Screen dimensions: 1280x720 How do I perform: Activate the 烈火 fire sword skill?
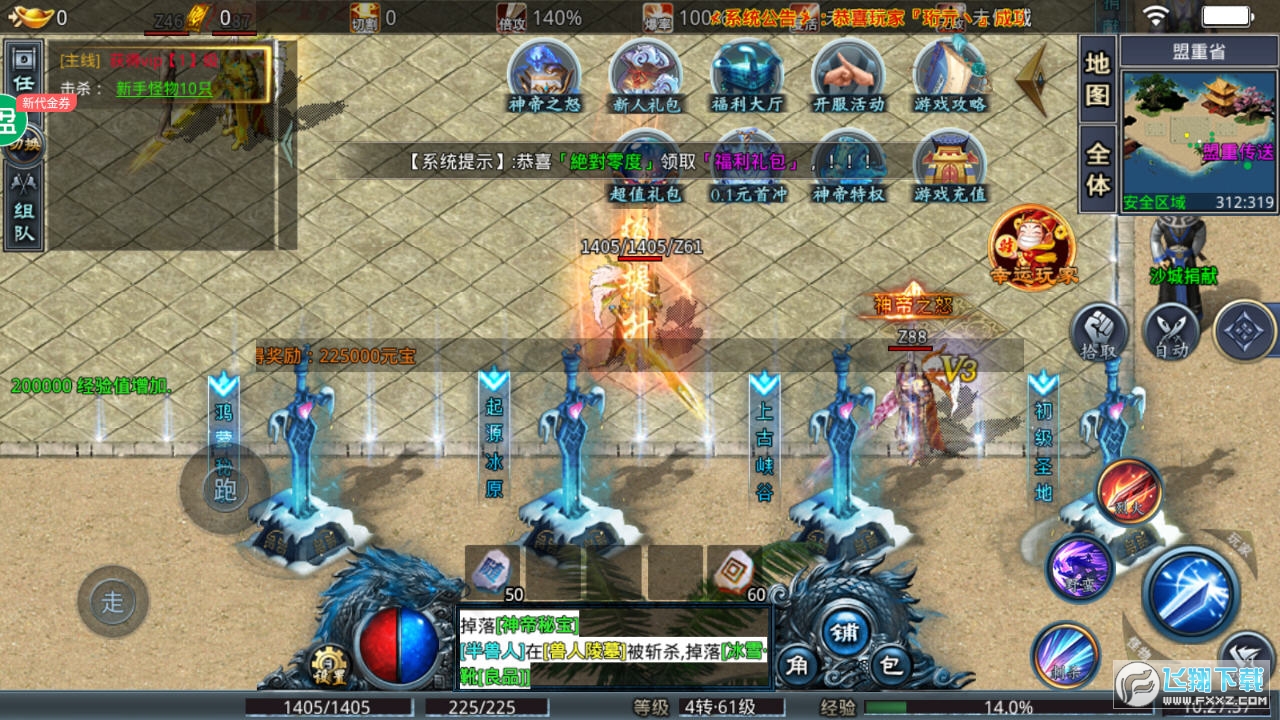pos(1128,492)
